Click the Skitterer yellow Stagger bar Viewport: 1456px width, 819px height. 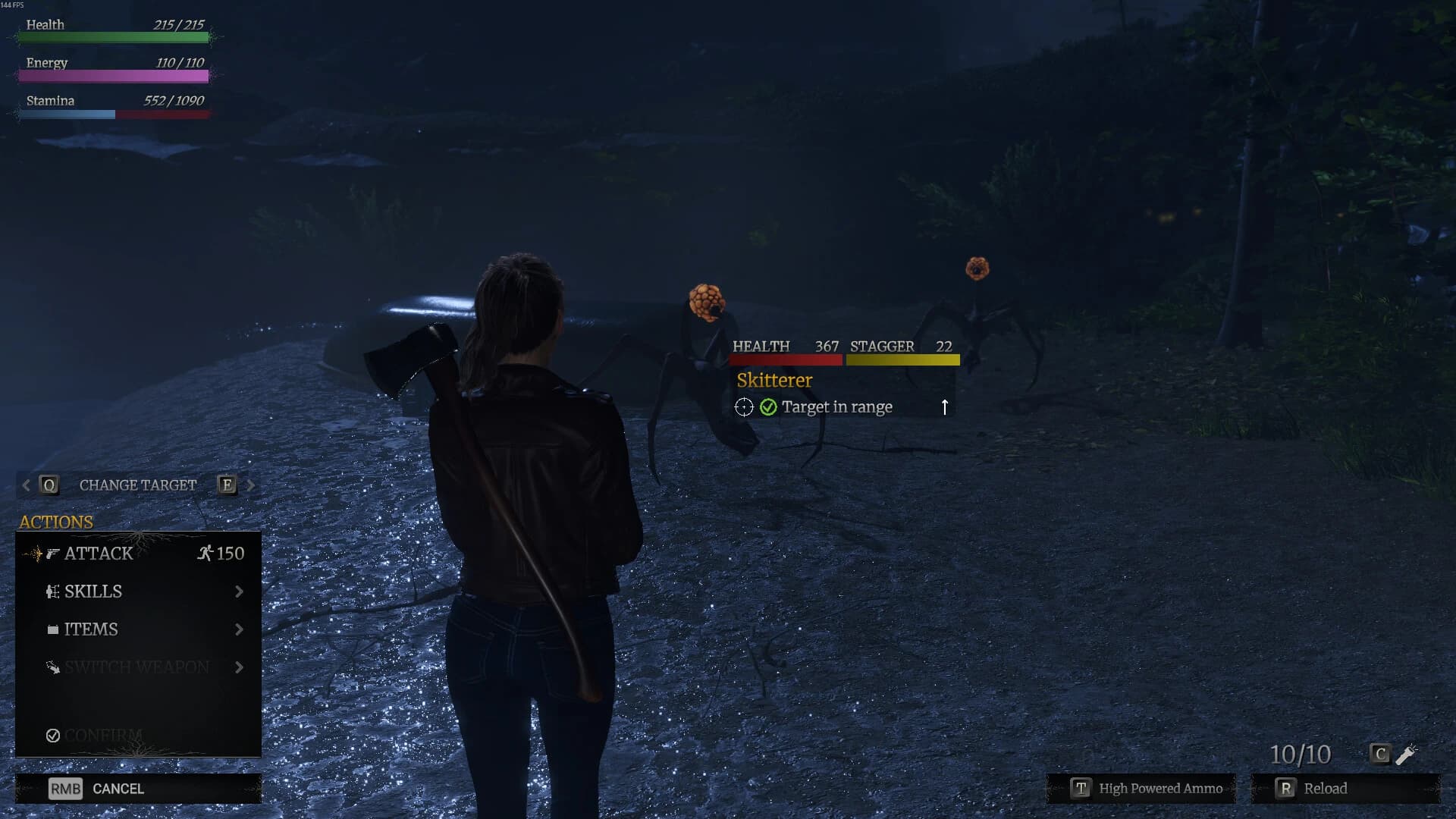click(x=902, y=360)
